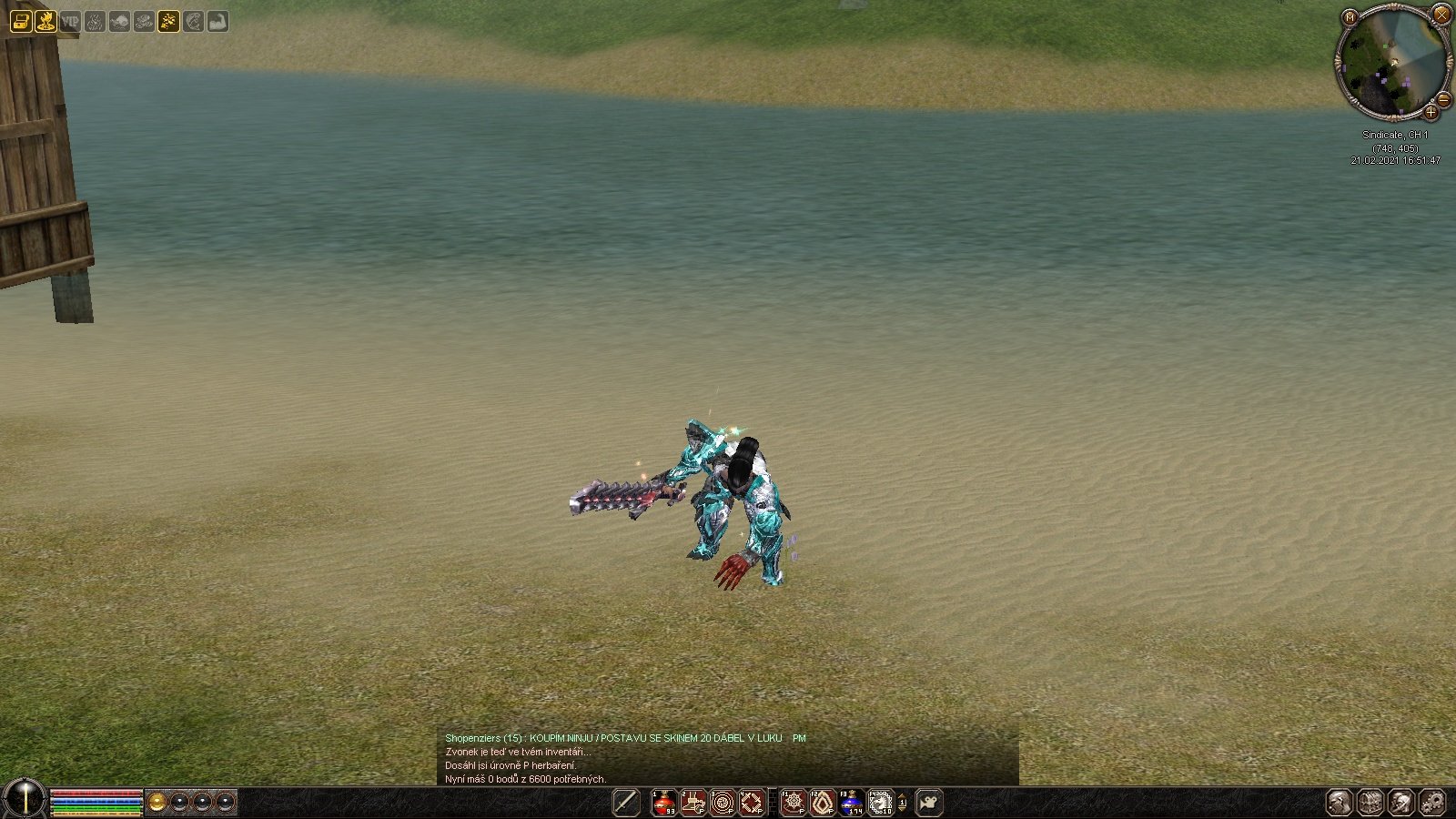Screen dimensions: 1456x819
Task: Activate the boot dash skill in slot 2
Action: click(x=693, y=803)
